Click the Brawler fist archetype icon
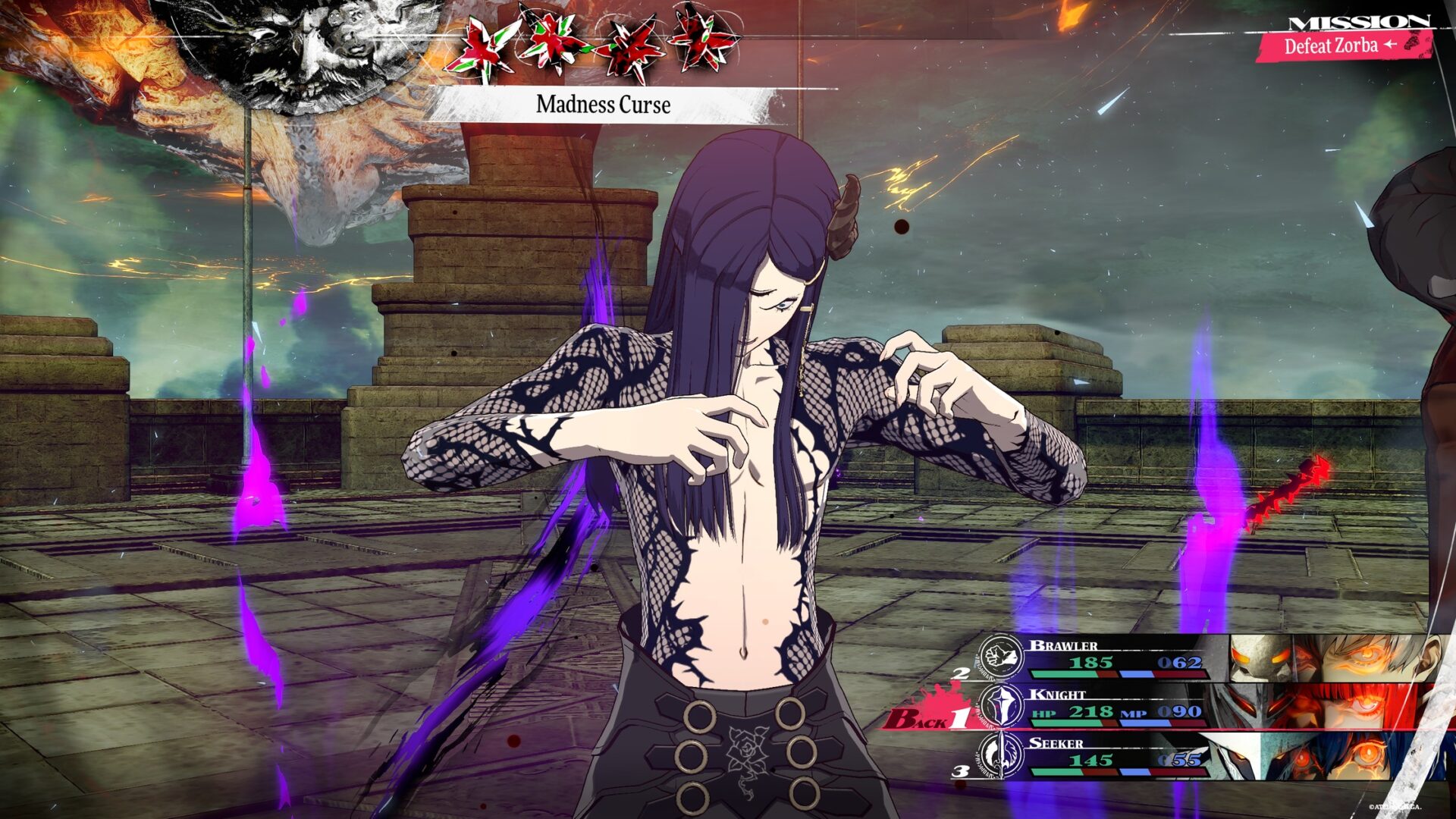 pos(1000,655)
